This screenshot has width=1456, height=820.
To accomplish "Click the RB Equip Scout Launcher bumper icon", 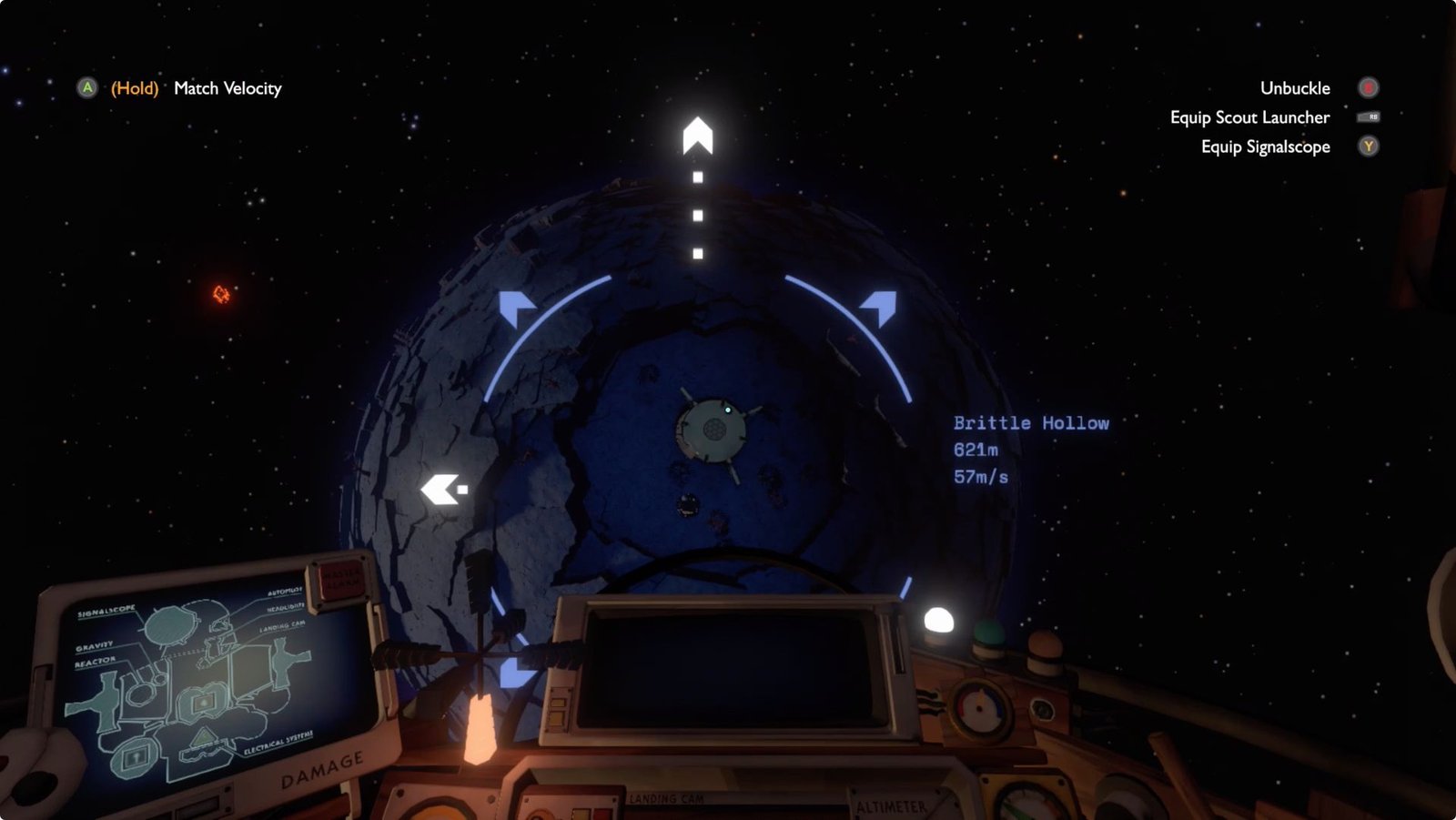I will 1369,116.
